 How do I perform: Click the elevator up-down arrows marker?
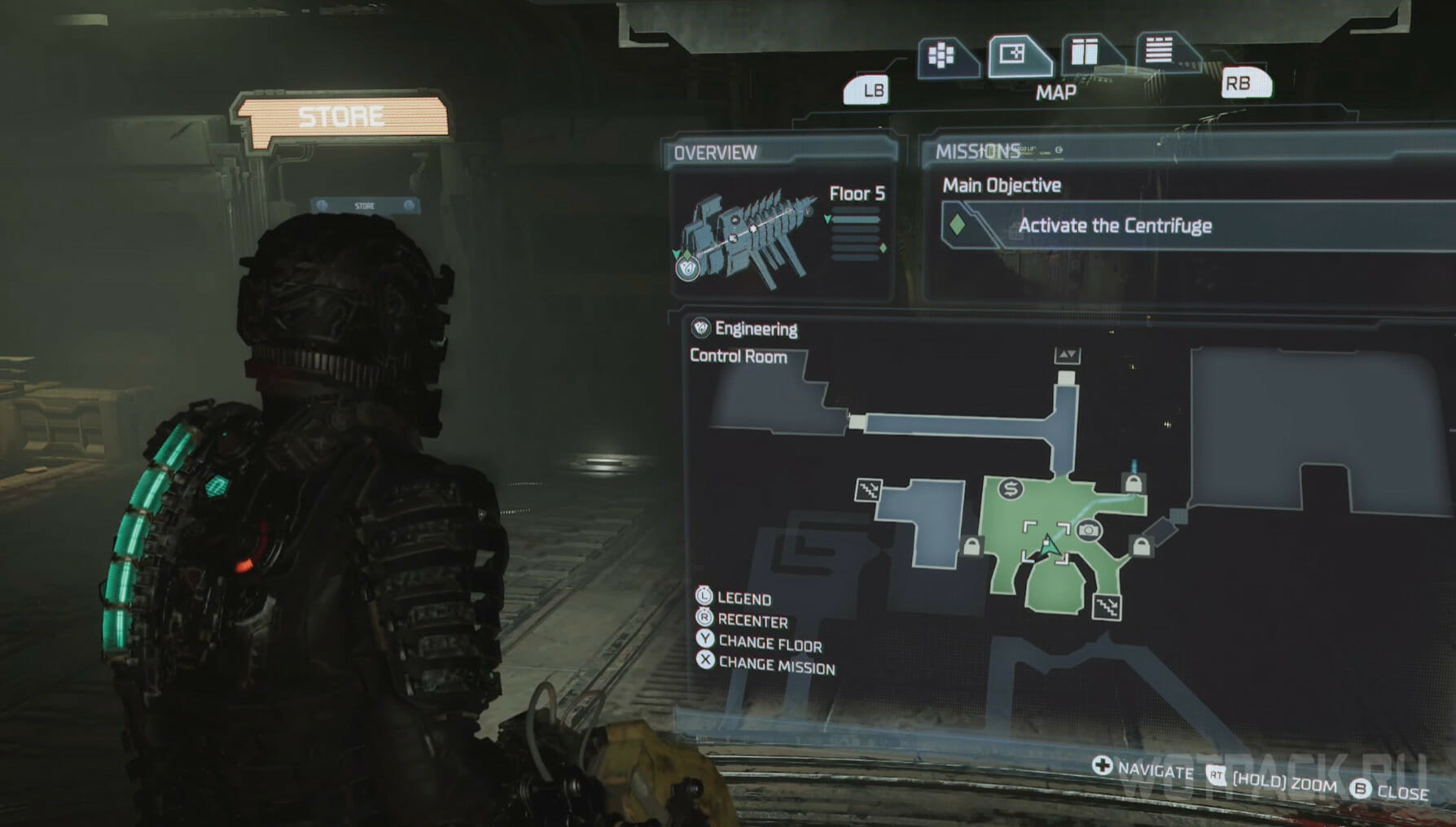click(x=1067, y=355)
